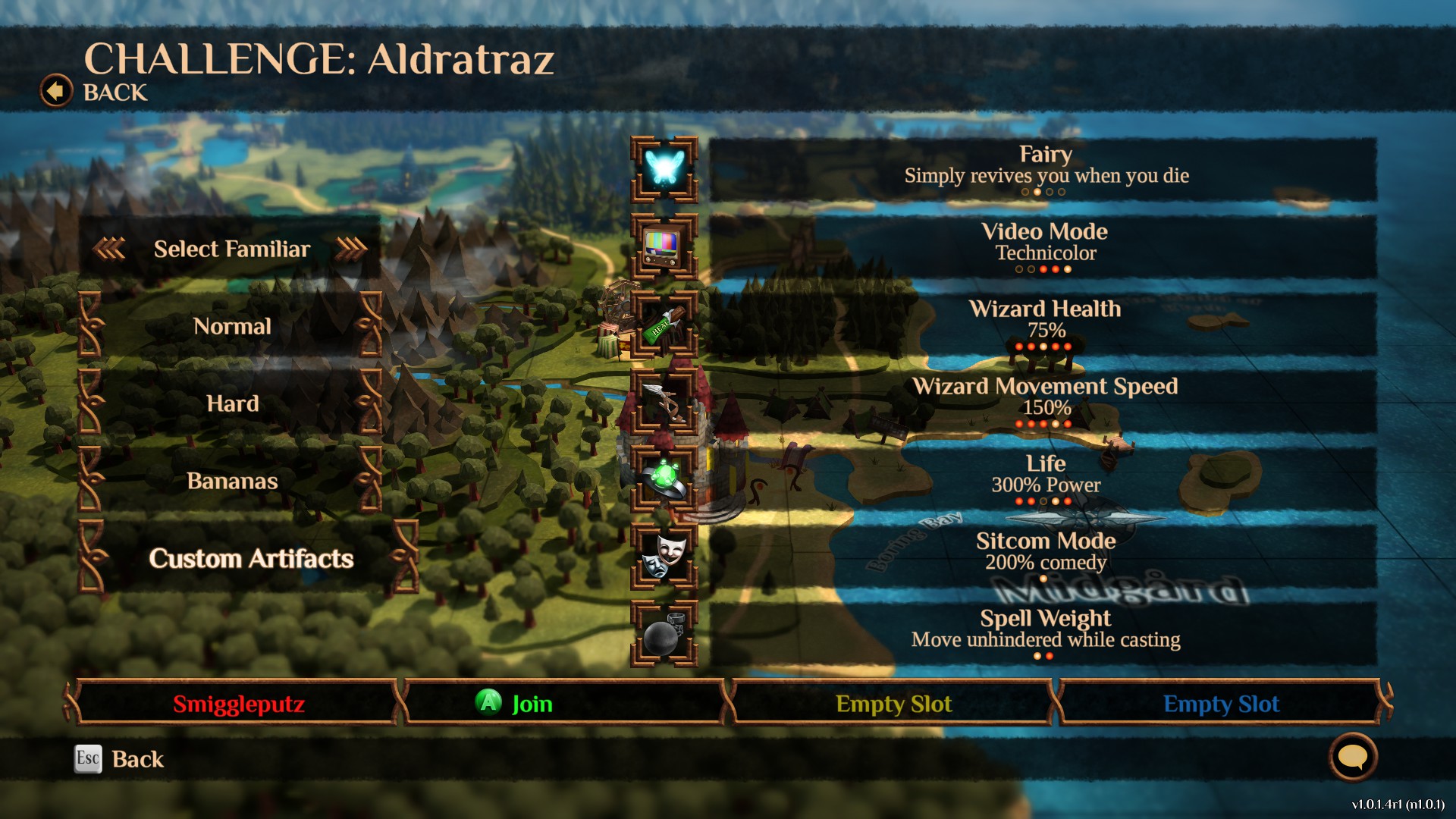Cycle to the previous familiar
The image size is (1456, 819).
pyautogui.click(x=109, y=248)
